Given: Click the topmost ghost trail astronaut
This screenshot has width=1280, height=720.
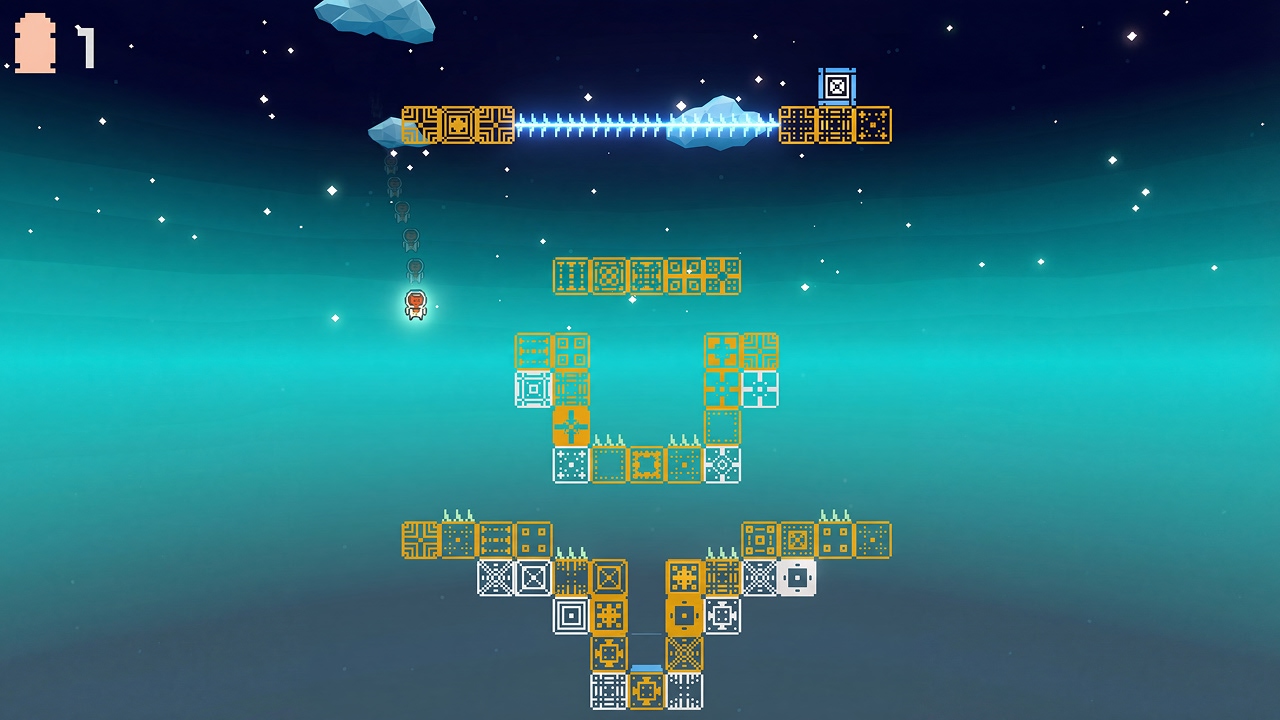Looking at the screenshot, I should pos(390,162).
